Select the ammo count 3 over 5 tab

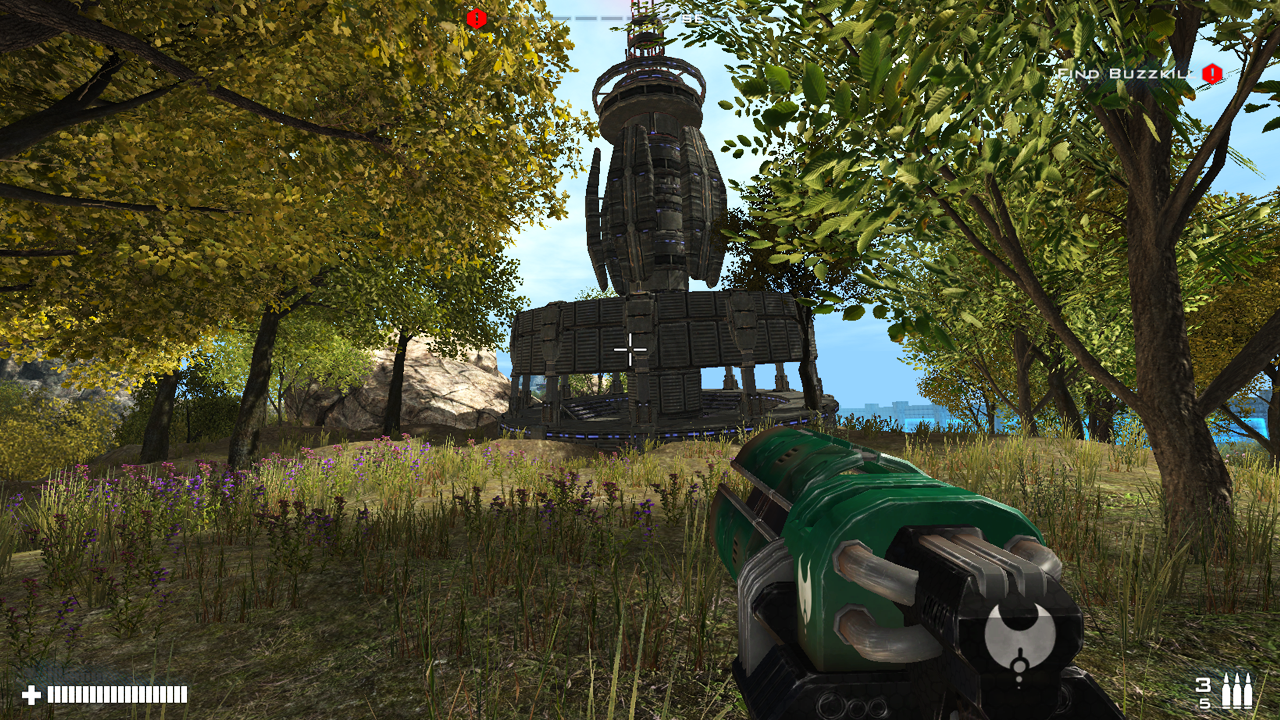point(1204,693)
